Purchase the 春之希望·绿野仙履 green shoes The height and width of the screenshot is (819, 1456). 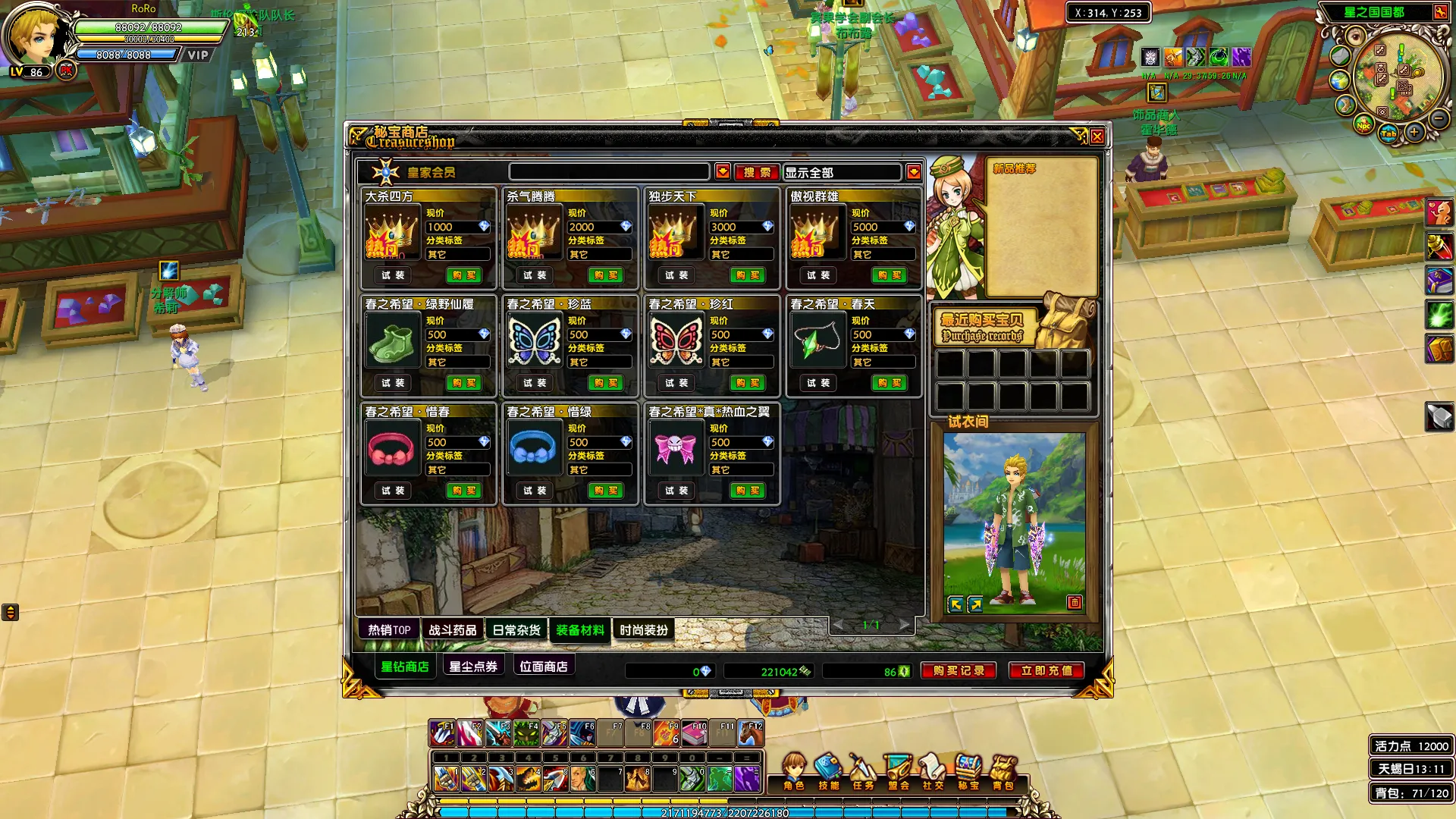(x=463, y=383)
